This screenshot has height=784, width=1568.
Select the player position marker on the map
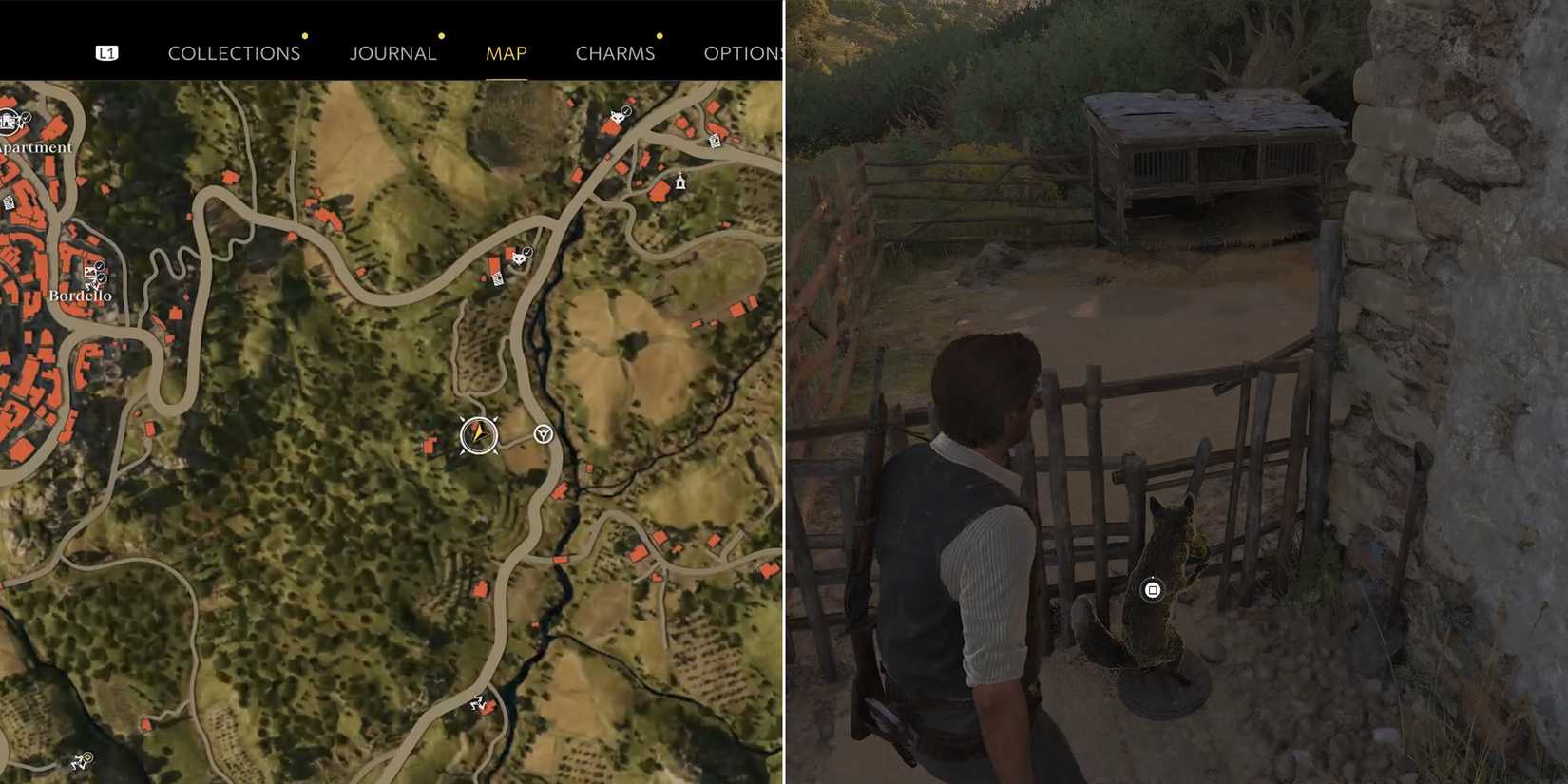point(480,435)
